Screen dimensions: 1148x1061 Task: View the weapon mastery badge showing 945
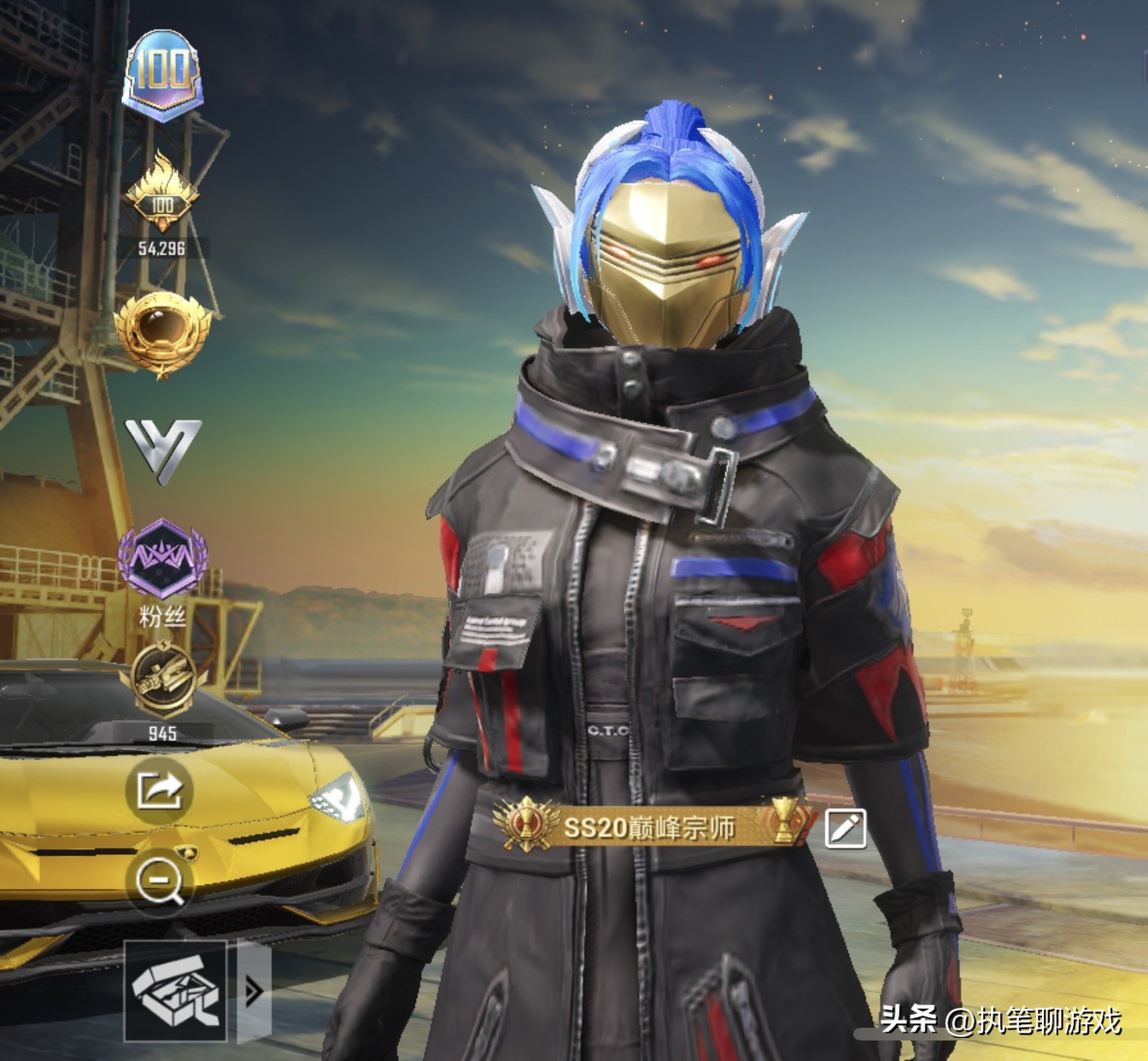coord(161,680)
